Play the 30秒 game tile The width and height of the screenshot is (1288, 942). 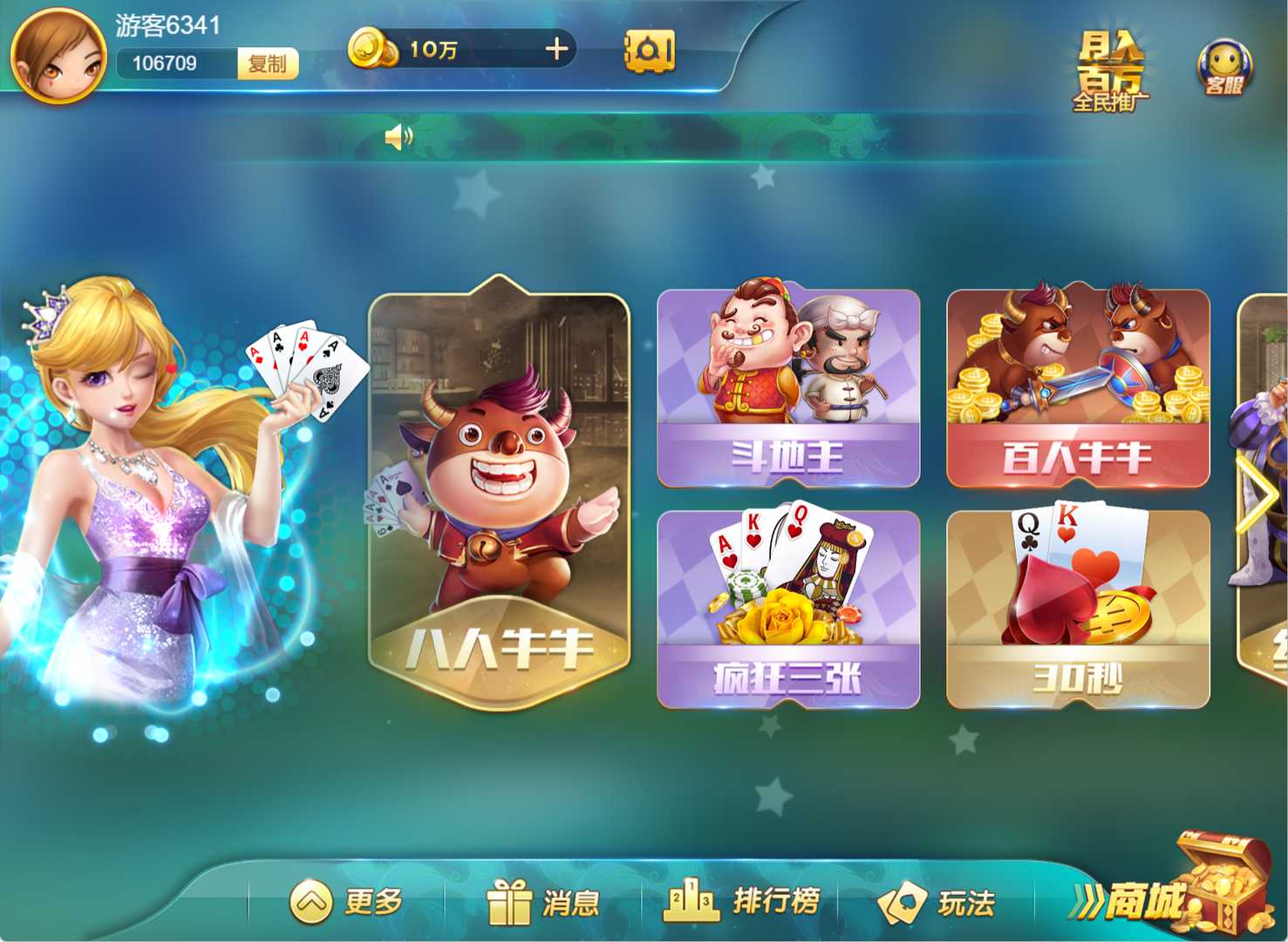(1078, 609)
